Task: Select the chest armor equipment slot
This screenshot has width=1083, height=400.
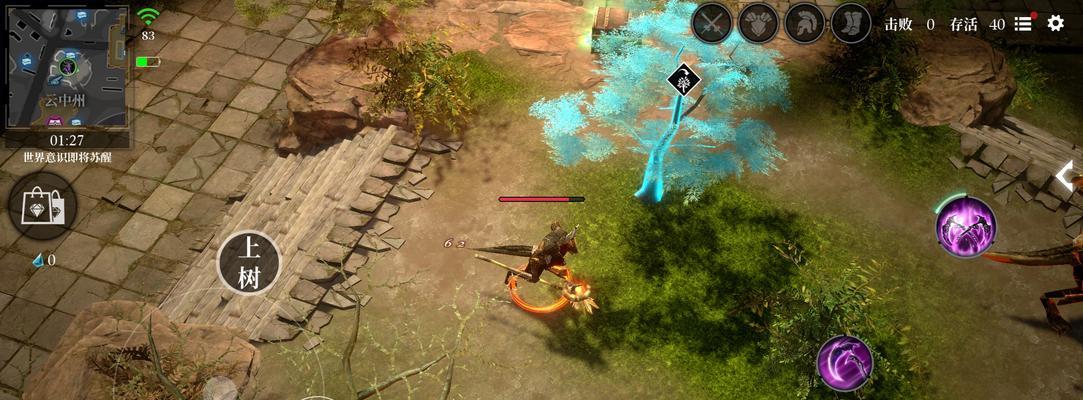Action: pos(759,23)
